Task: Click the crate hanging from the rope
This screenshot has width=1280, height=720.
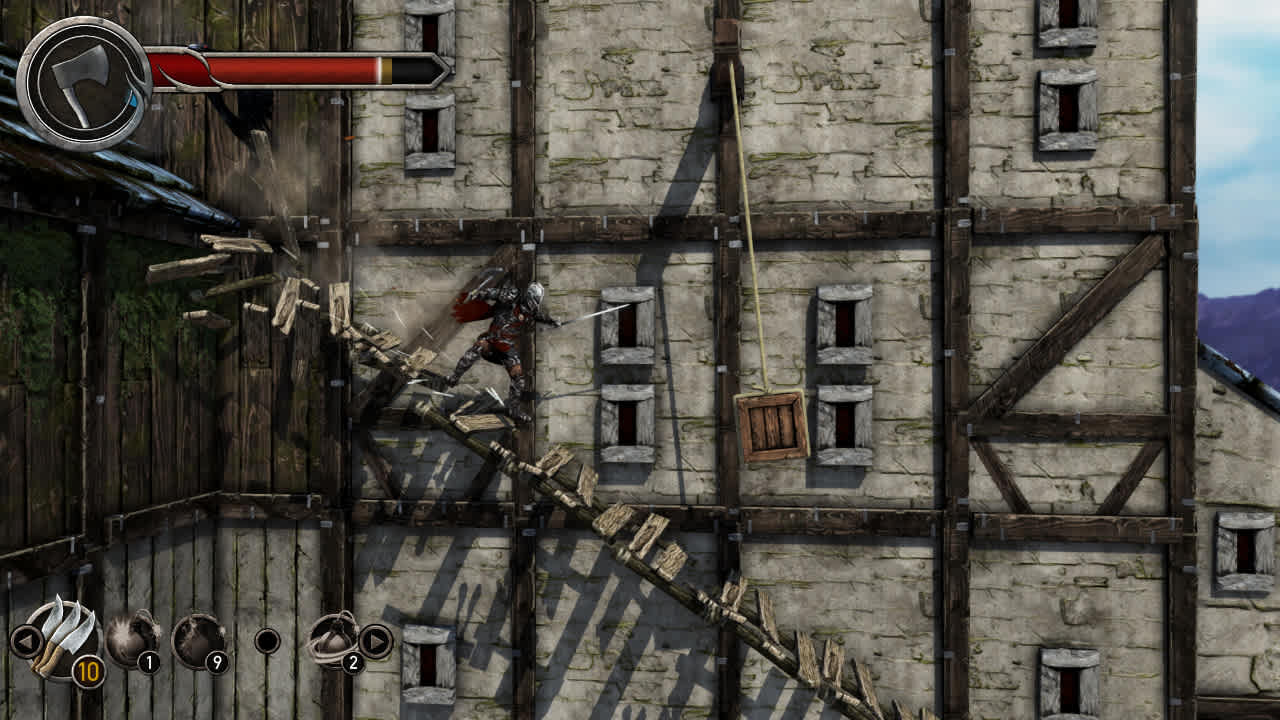Action: (768, 424)
